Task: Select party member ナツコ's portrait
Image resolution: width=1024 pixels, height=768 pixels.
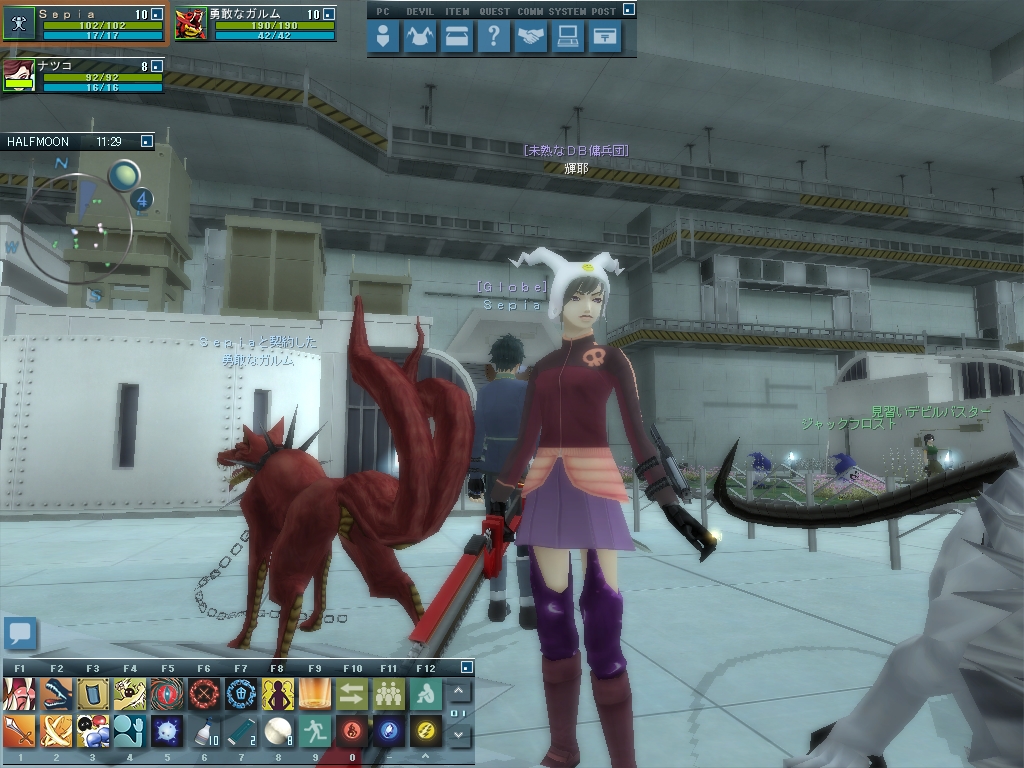Action: click(18, 76)
